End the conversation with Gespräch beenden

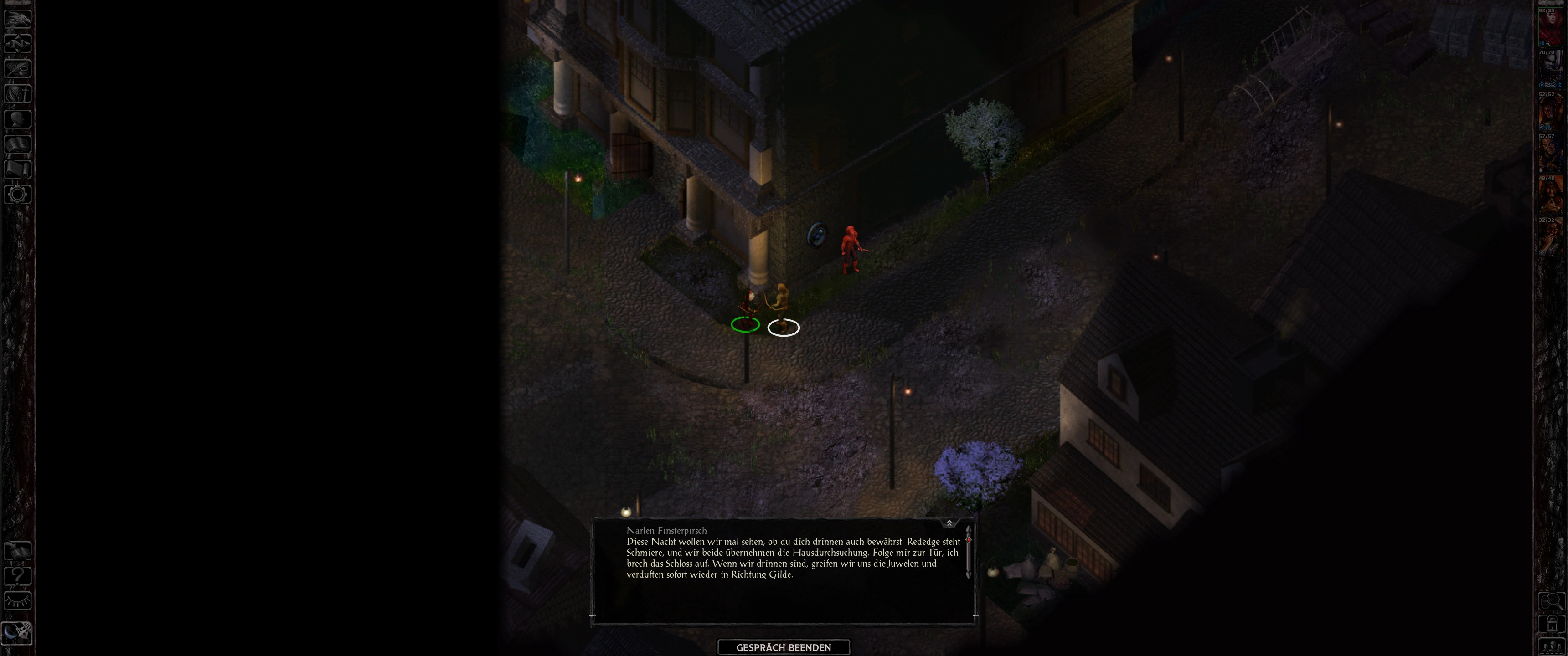pos(784,647)
